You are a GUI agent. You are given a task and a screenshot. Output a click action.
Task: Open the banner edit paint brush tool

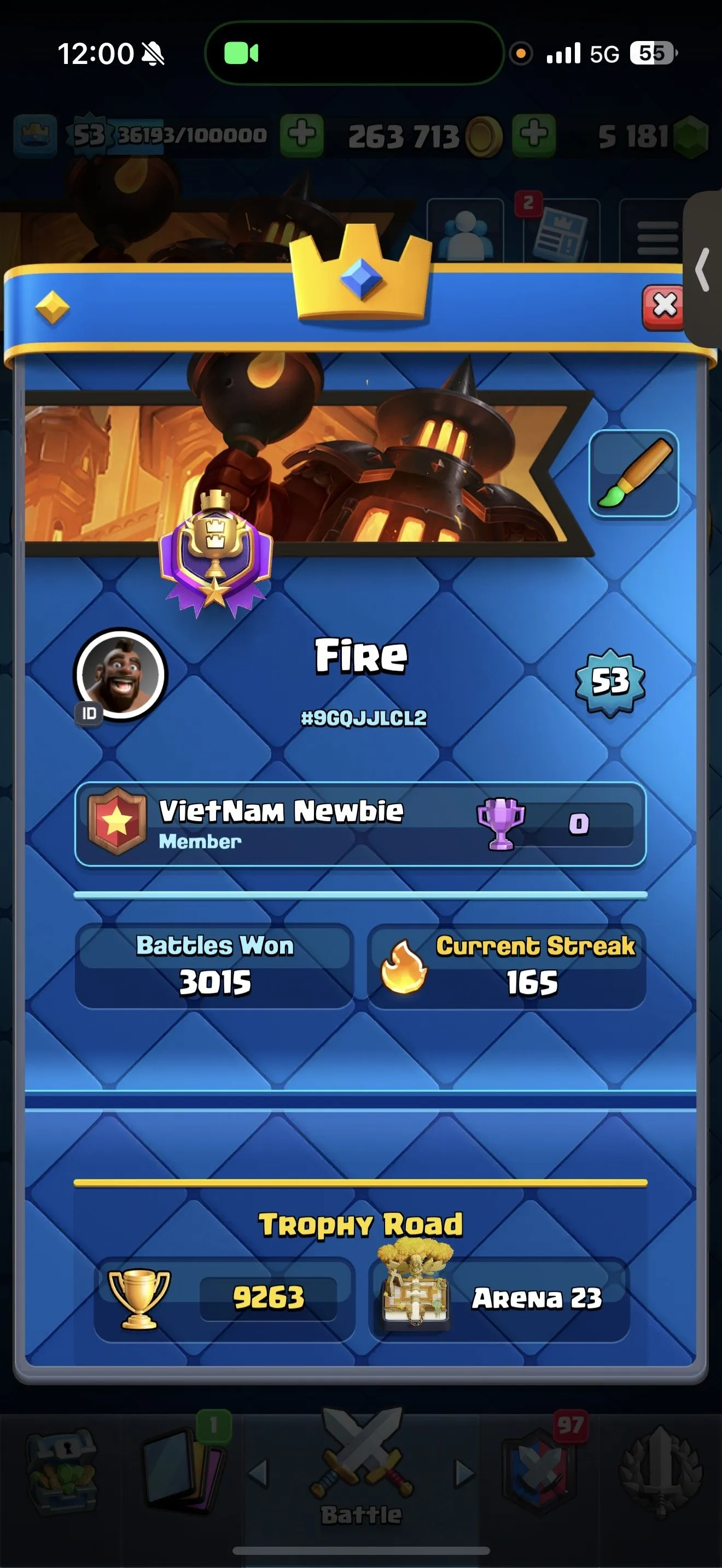click(633, 472)
